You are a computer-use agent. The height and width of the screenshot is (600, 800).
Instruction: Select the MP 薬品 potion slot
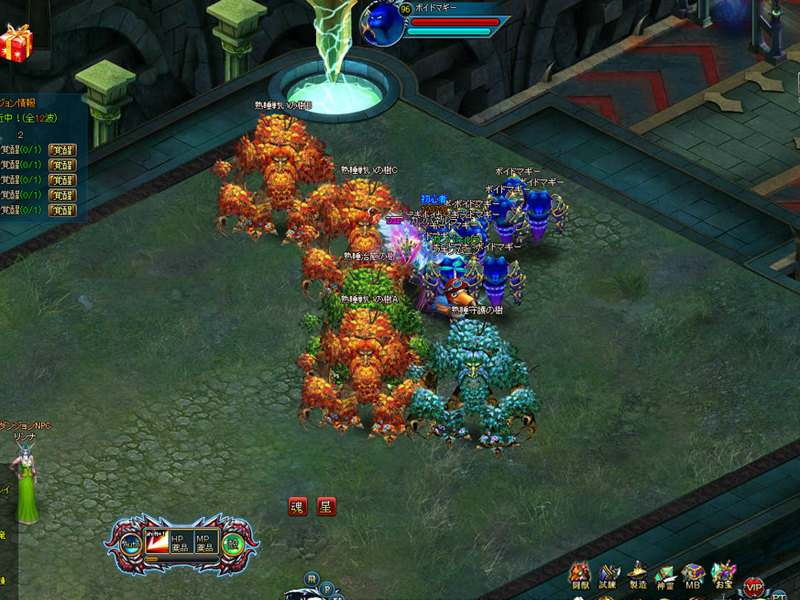[x=206, y=544]
